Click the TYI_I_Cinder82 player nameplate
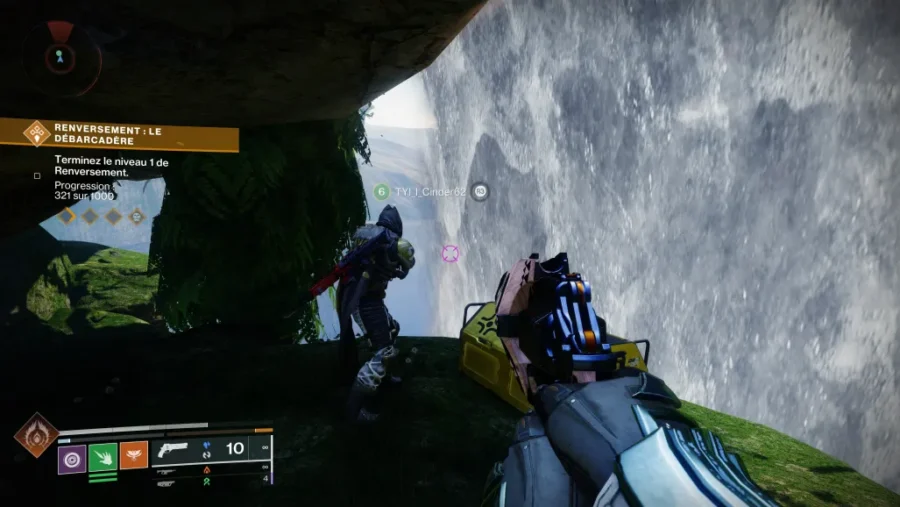This screenshot has height=507, width=900. tap(428, 191)
